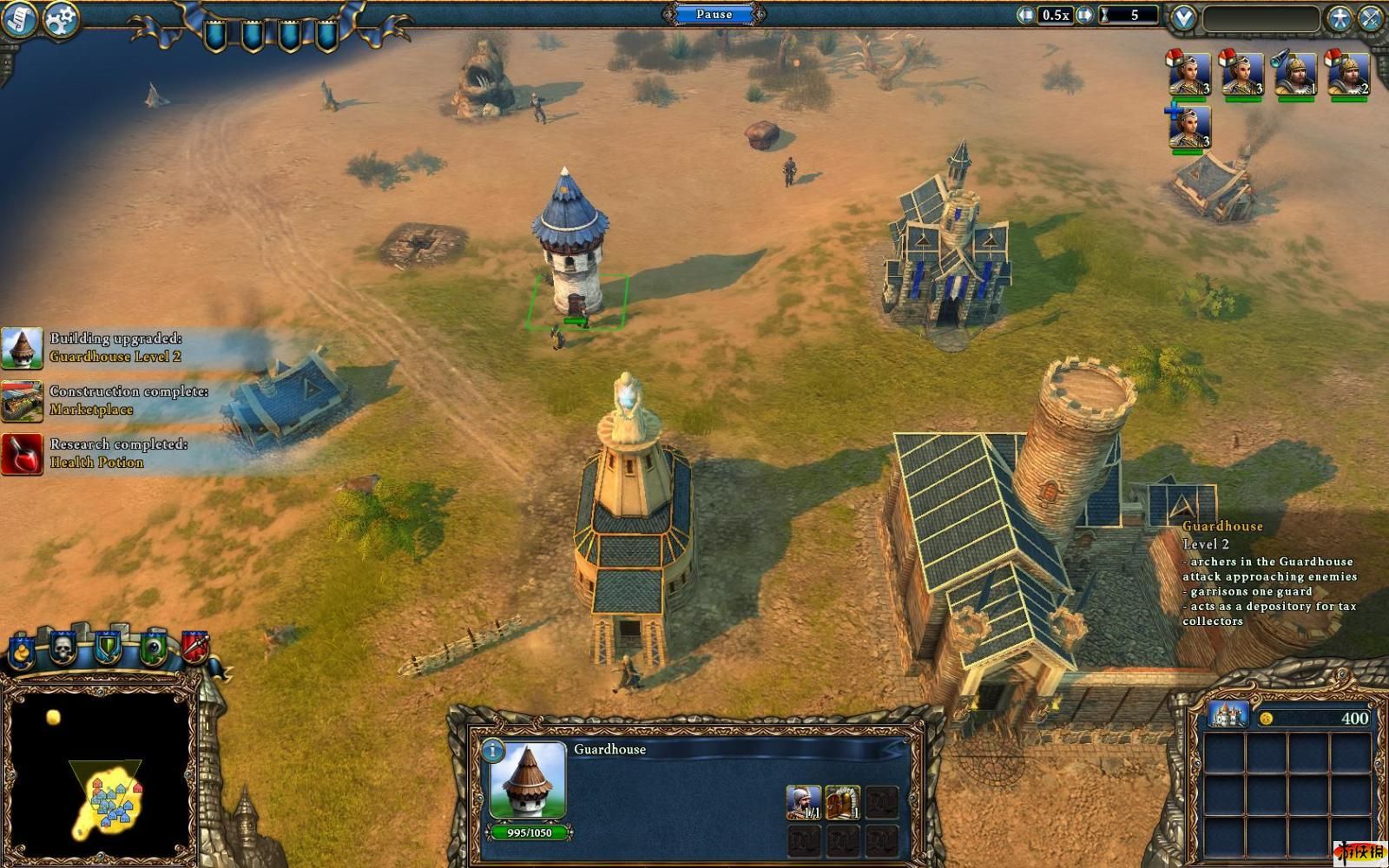
Task: Select the level 2 warrior portrait
Action: [1348, 75]
